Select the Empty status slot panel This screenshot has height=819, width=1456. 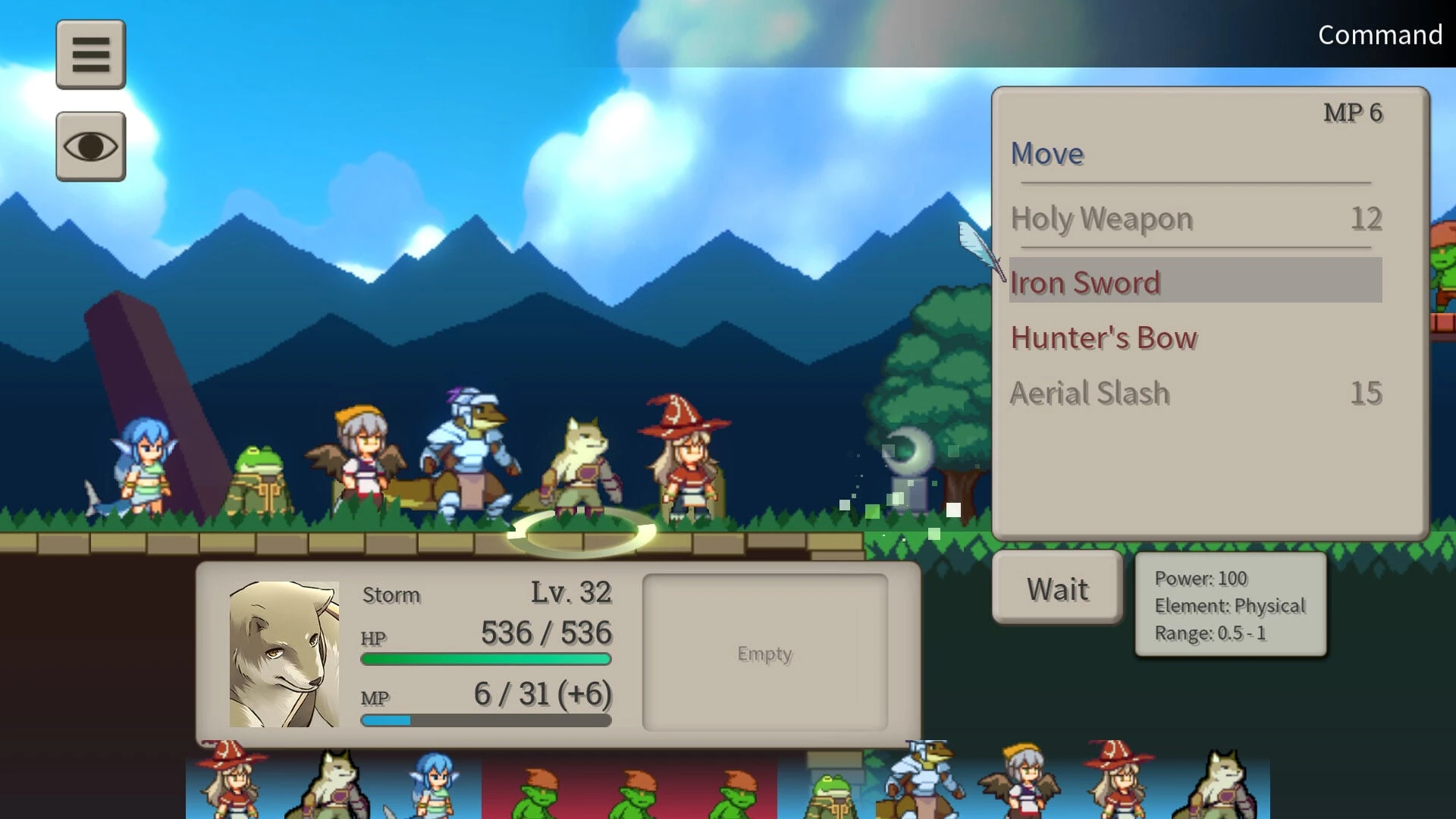764,653
